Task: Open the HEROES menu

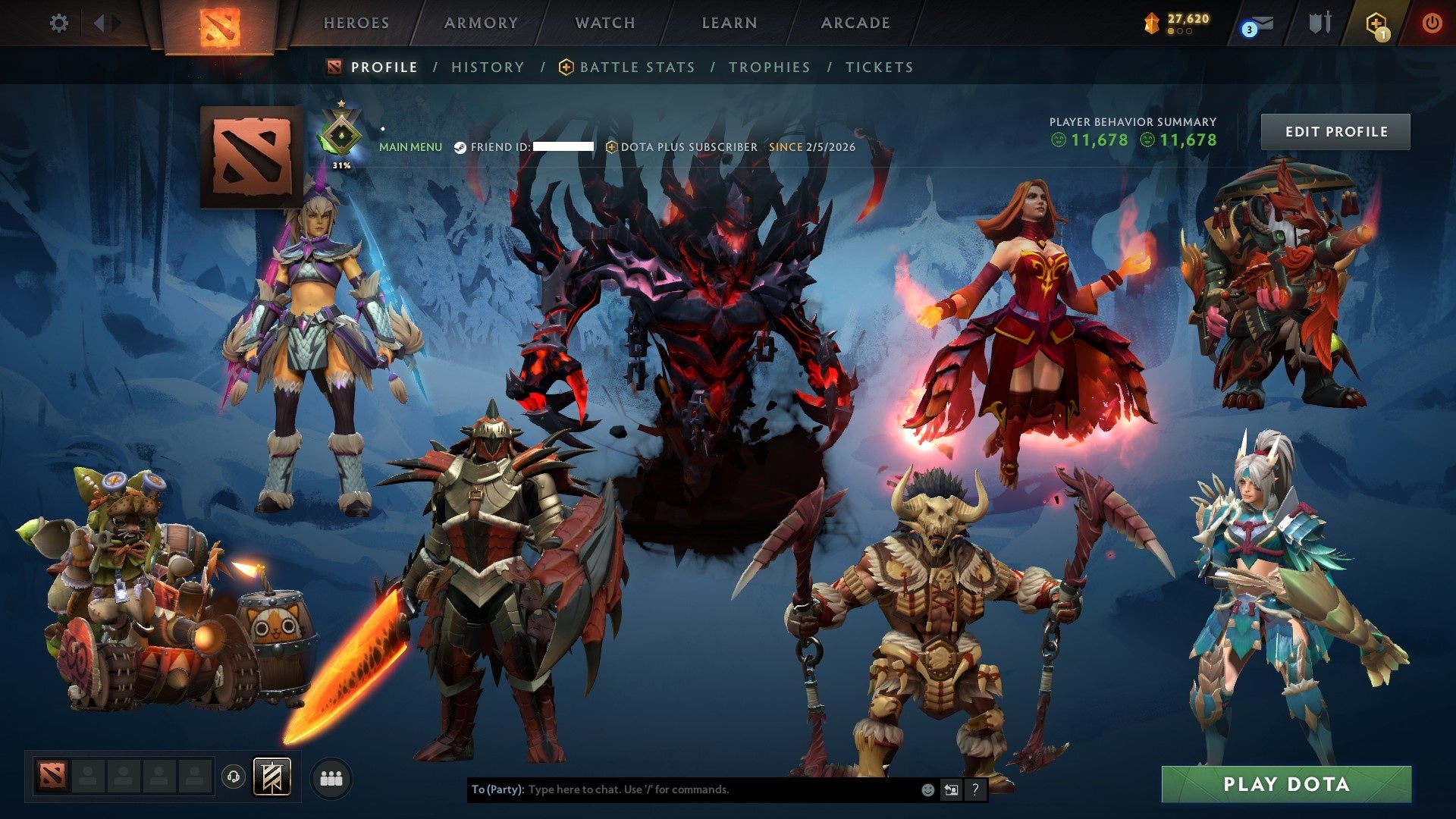Action: 356,23
